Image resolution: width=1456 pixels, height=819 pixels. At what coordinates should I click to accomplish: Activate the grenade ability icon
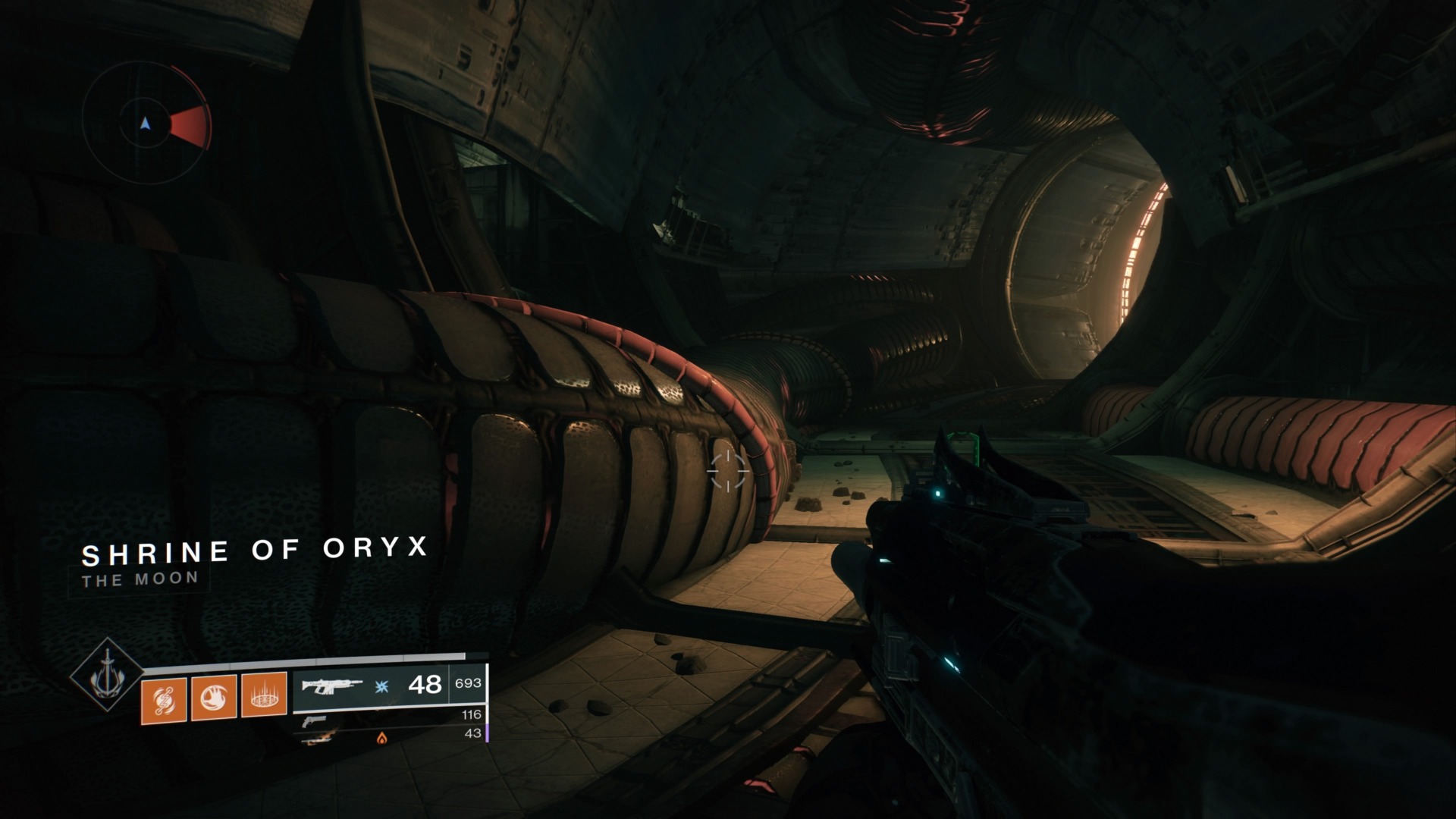[x=164, y=695]
